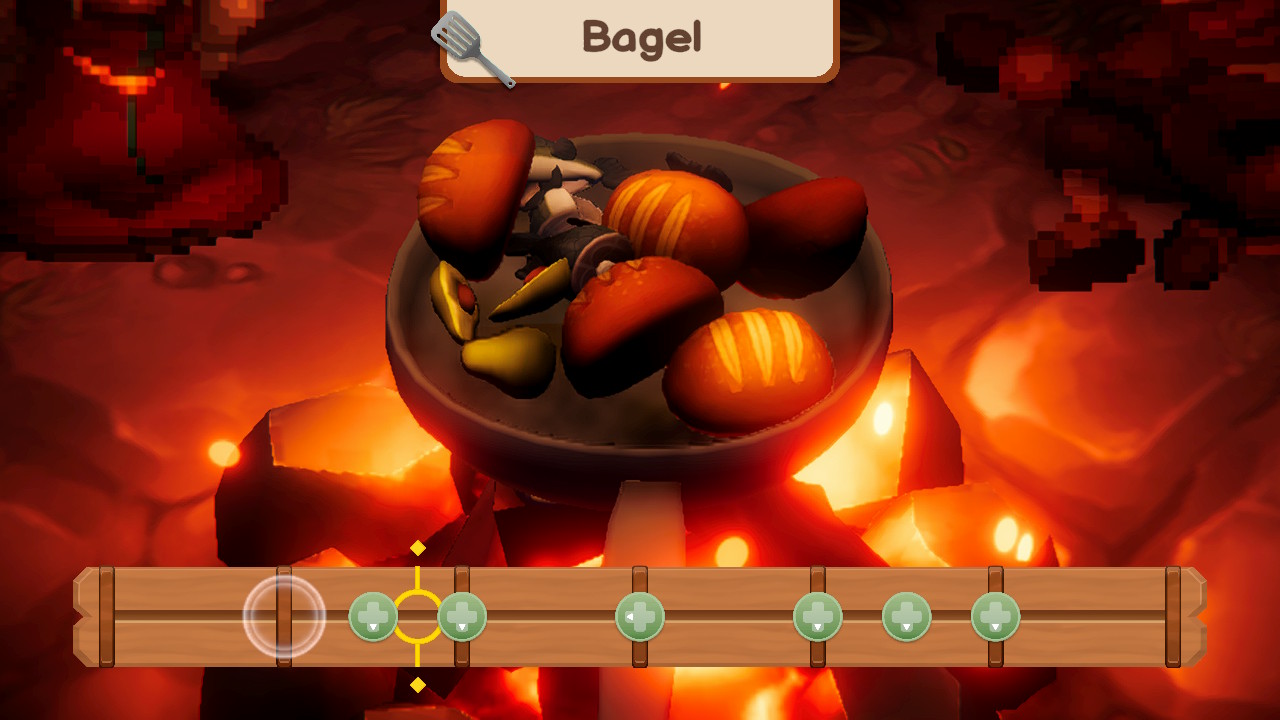Select the middle green plus icon on the cooking bar

(x=641, y=616)
